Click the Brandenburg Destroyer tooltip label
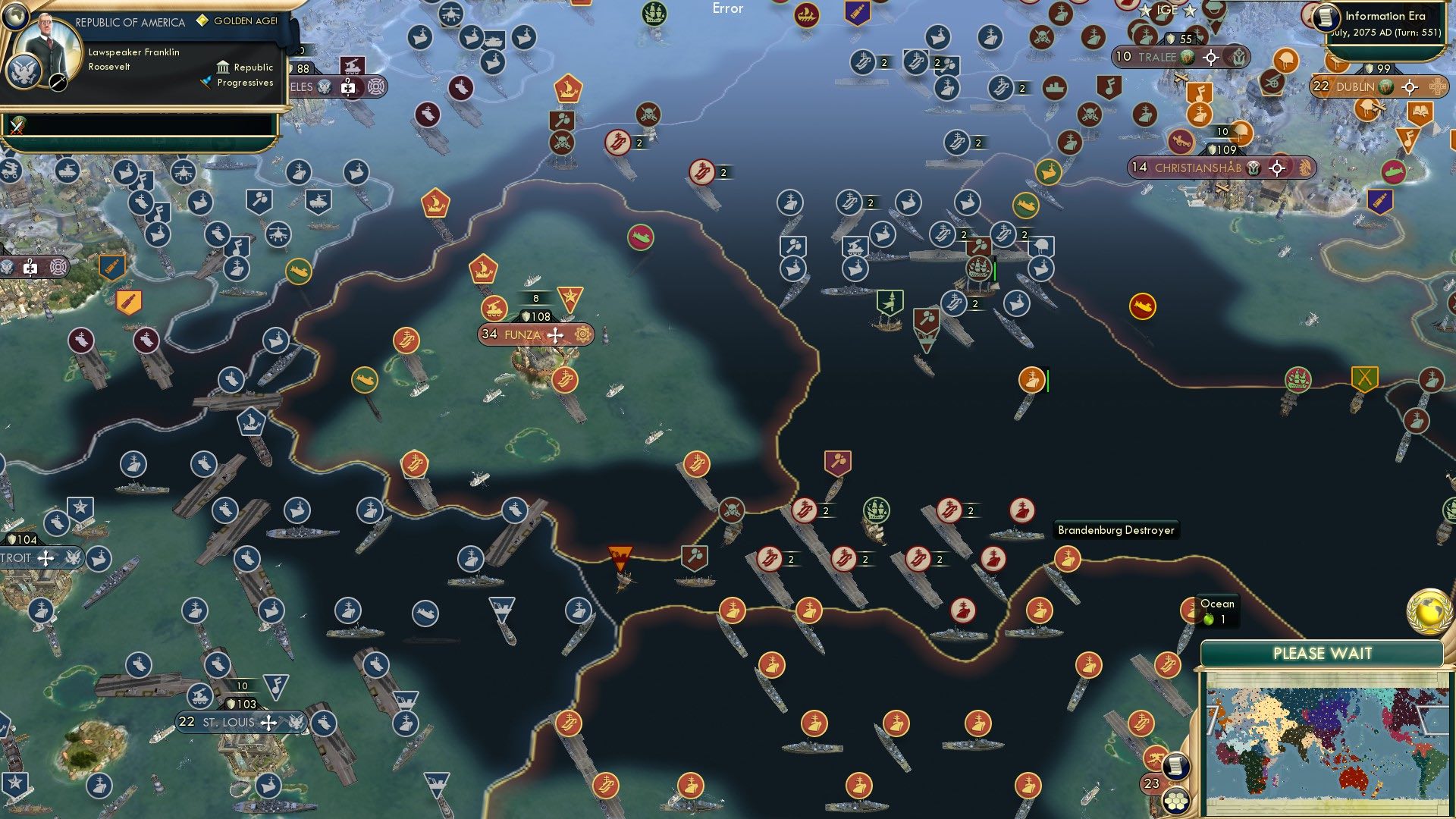Image resolution: width=1456 pixels, height=819 pixels. pos(1116,530)
